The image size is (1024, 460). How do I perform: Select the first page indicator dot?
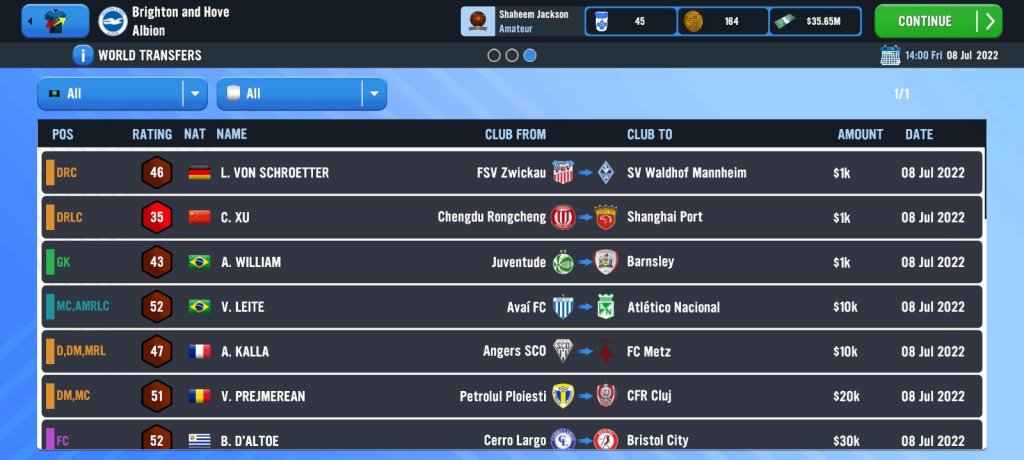pyautogui.click(x=494, y=56)
